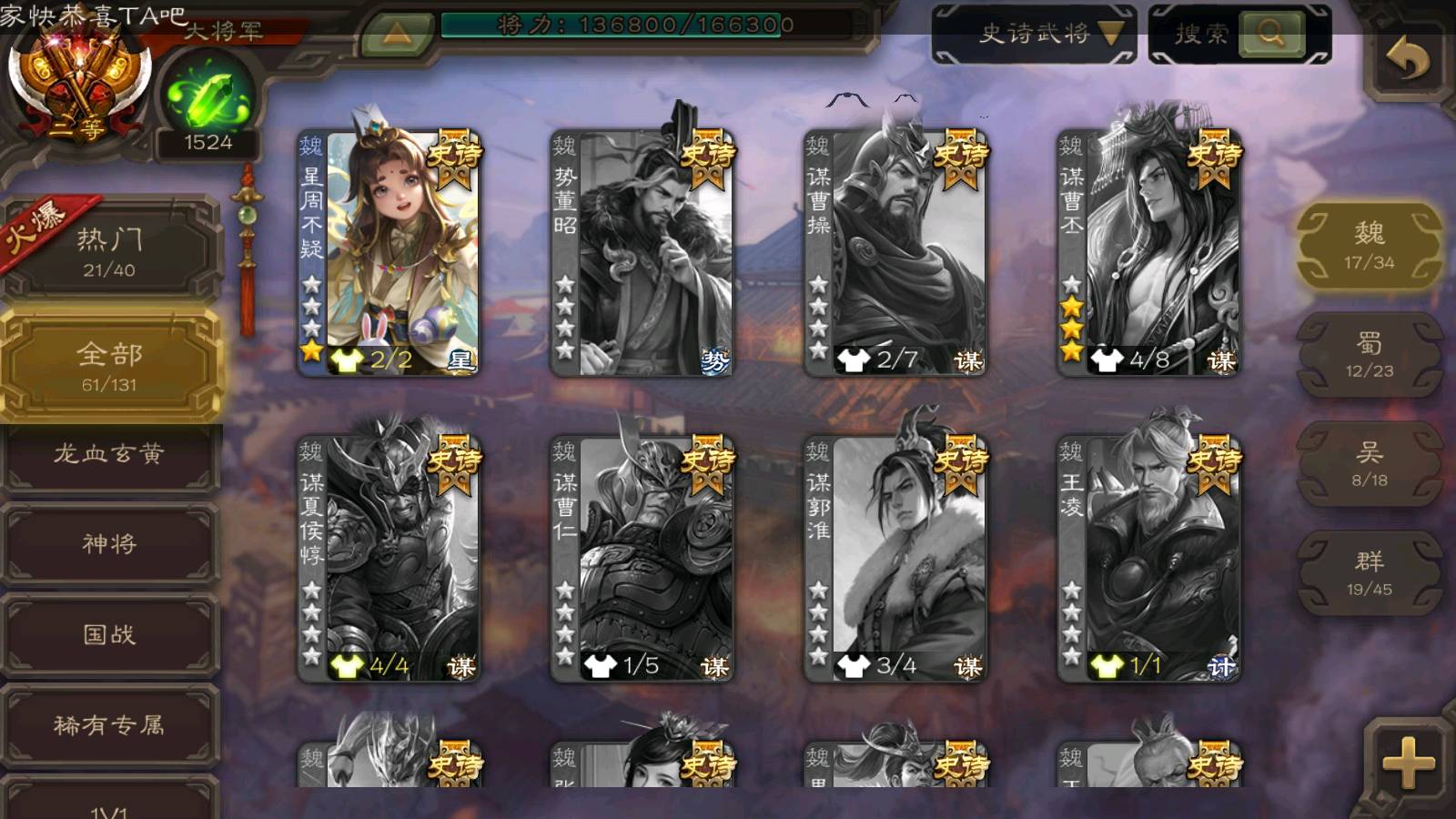Show 群 faction generals
This screenshot has height=819, width=1456.
(1369, 572)
